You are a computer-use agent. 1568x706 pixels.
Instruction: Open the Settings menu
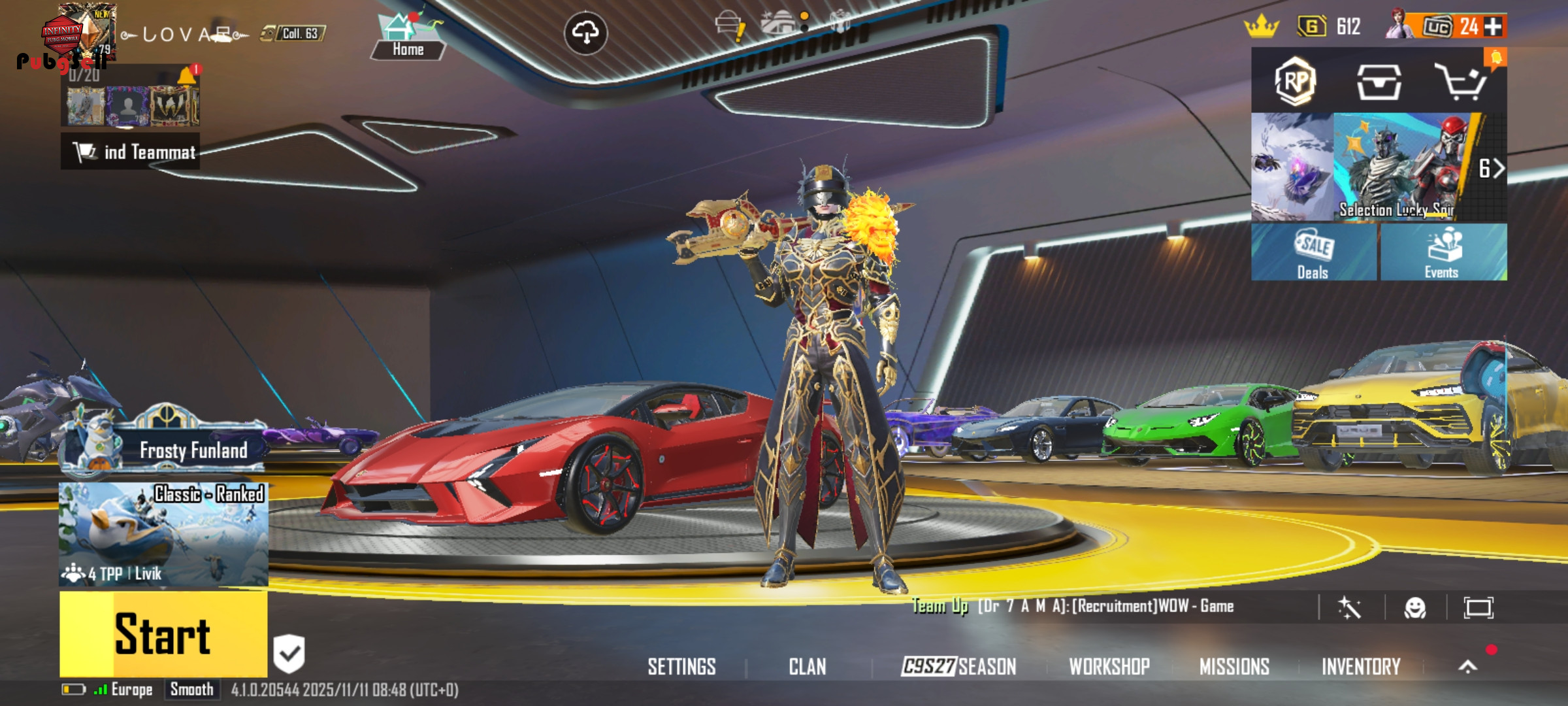681,667
